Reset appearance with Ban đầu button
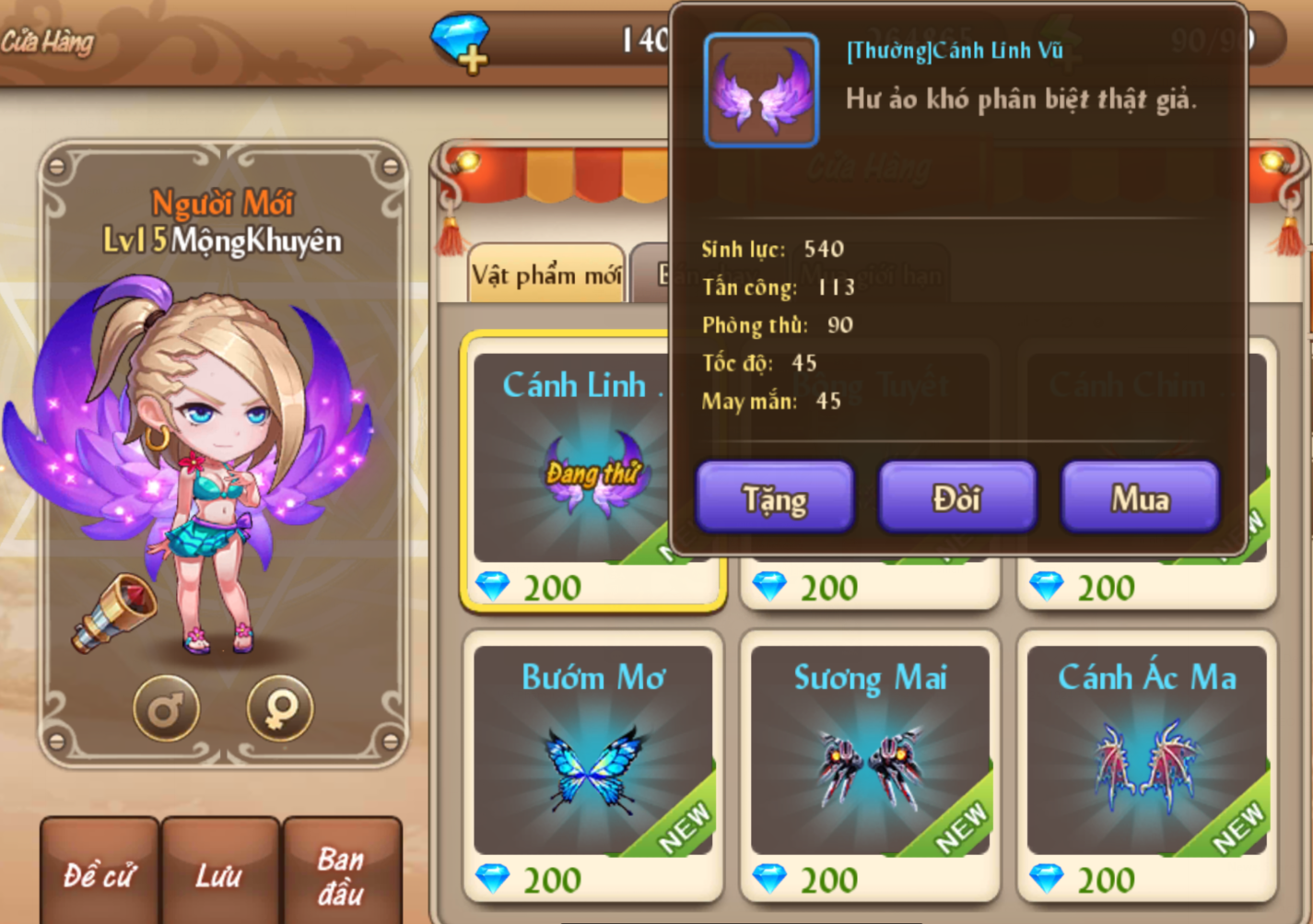 pos(341,873)
